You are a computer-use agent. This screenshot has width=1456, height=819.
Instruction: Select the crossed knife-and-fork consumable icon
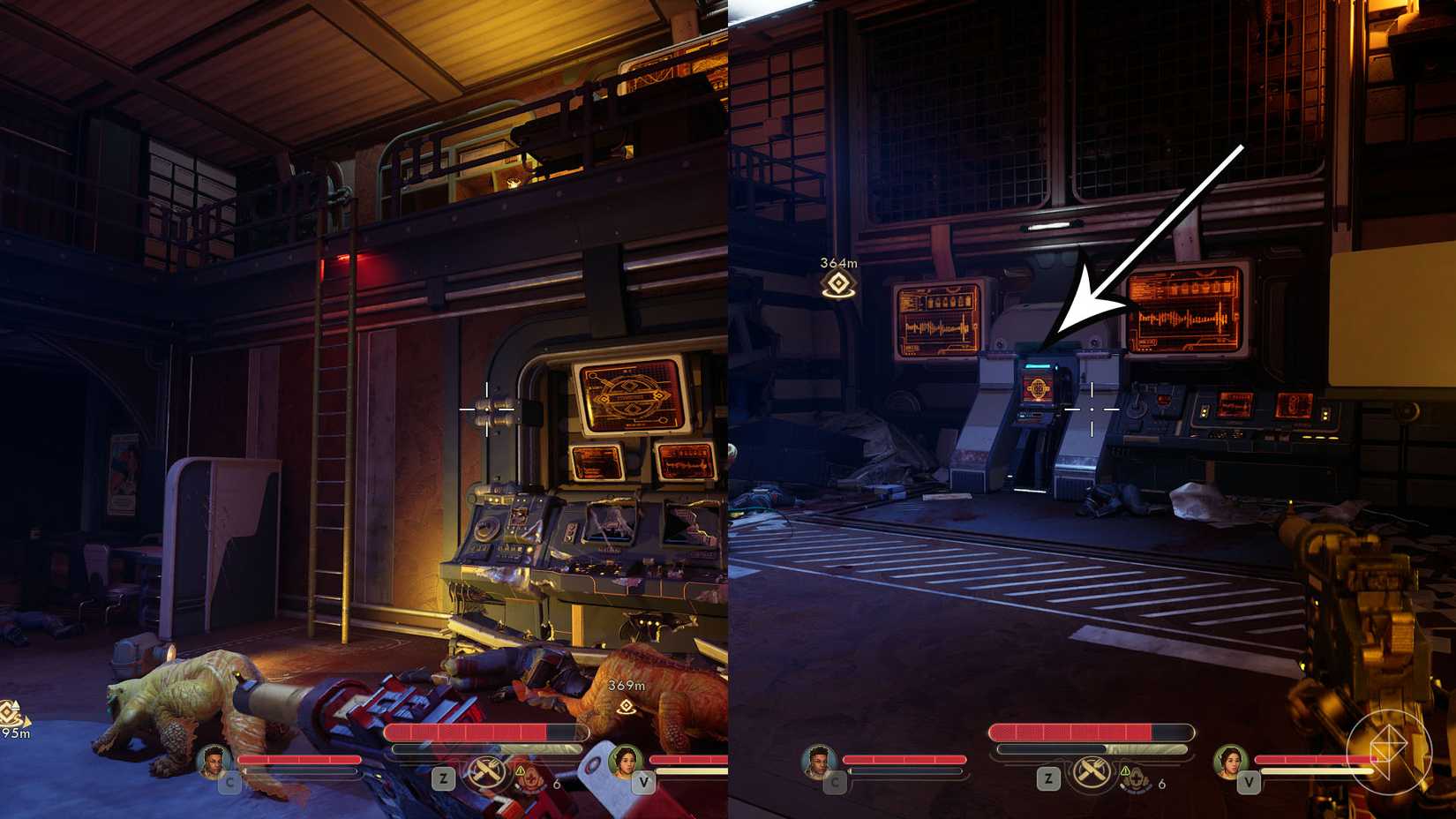click(x=486, y=771)
